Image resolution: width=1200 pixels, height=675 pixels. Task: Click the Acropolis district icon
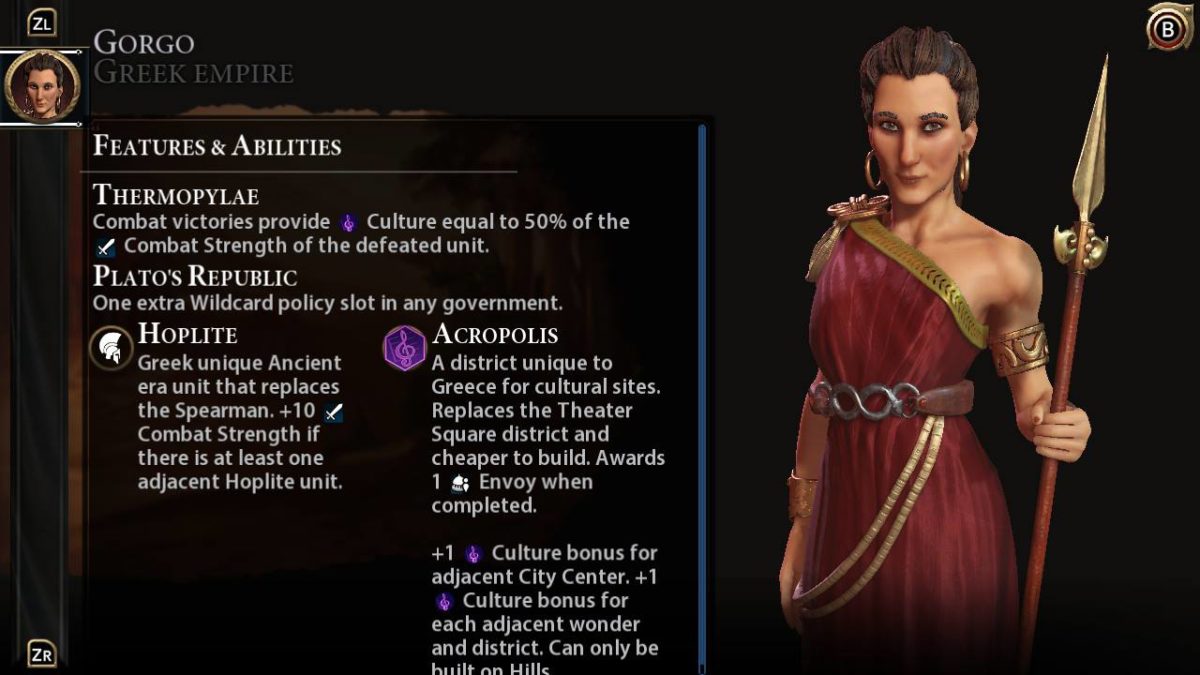click(404, 348)
